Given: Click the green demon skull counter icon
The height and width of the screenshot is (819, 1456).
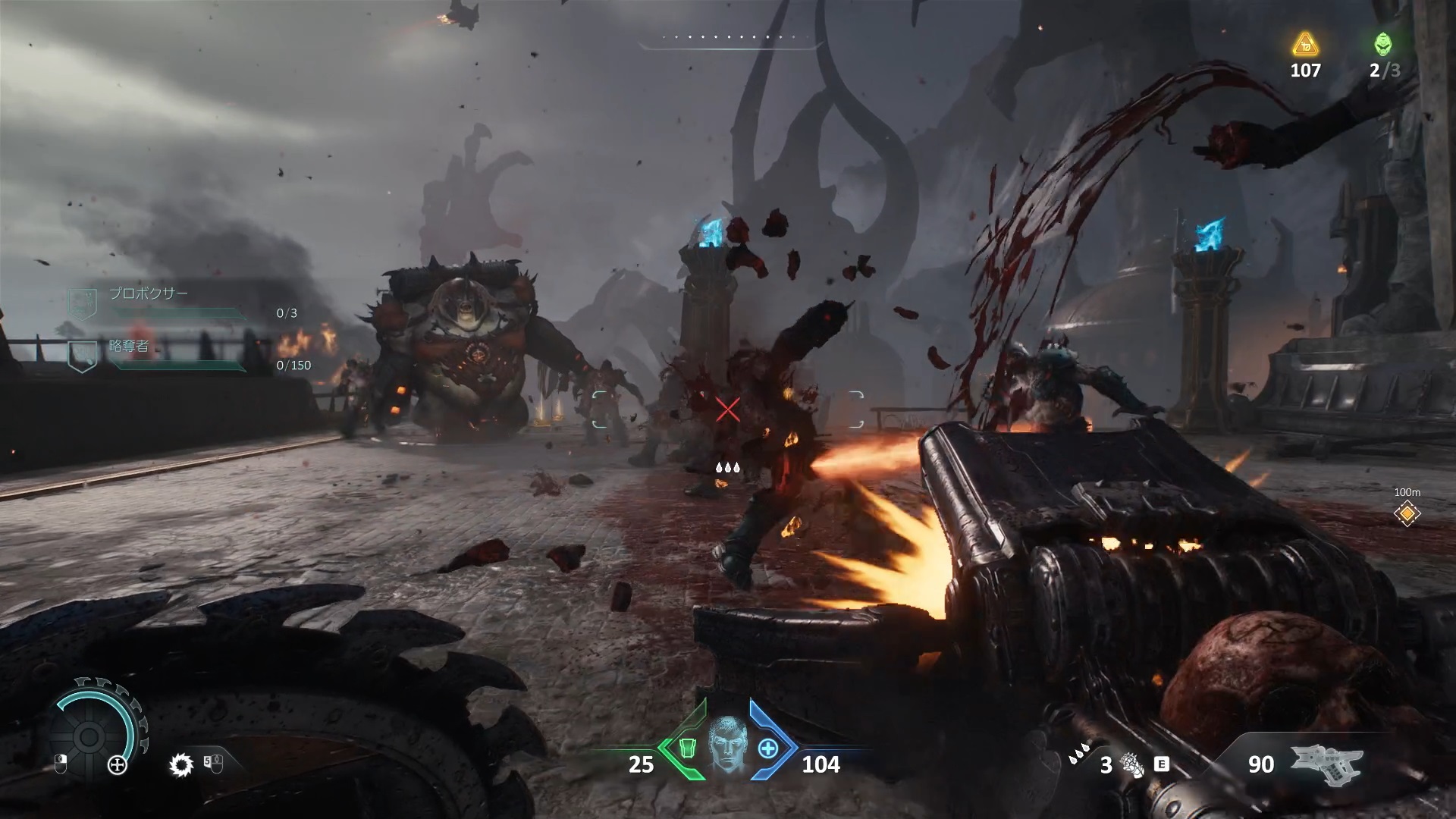Looking at the screenshot, I should point(1383,45).
